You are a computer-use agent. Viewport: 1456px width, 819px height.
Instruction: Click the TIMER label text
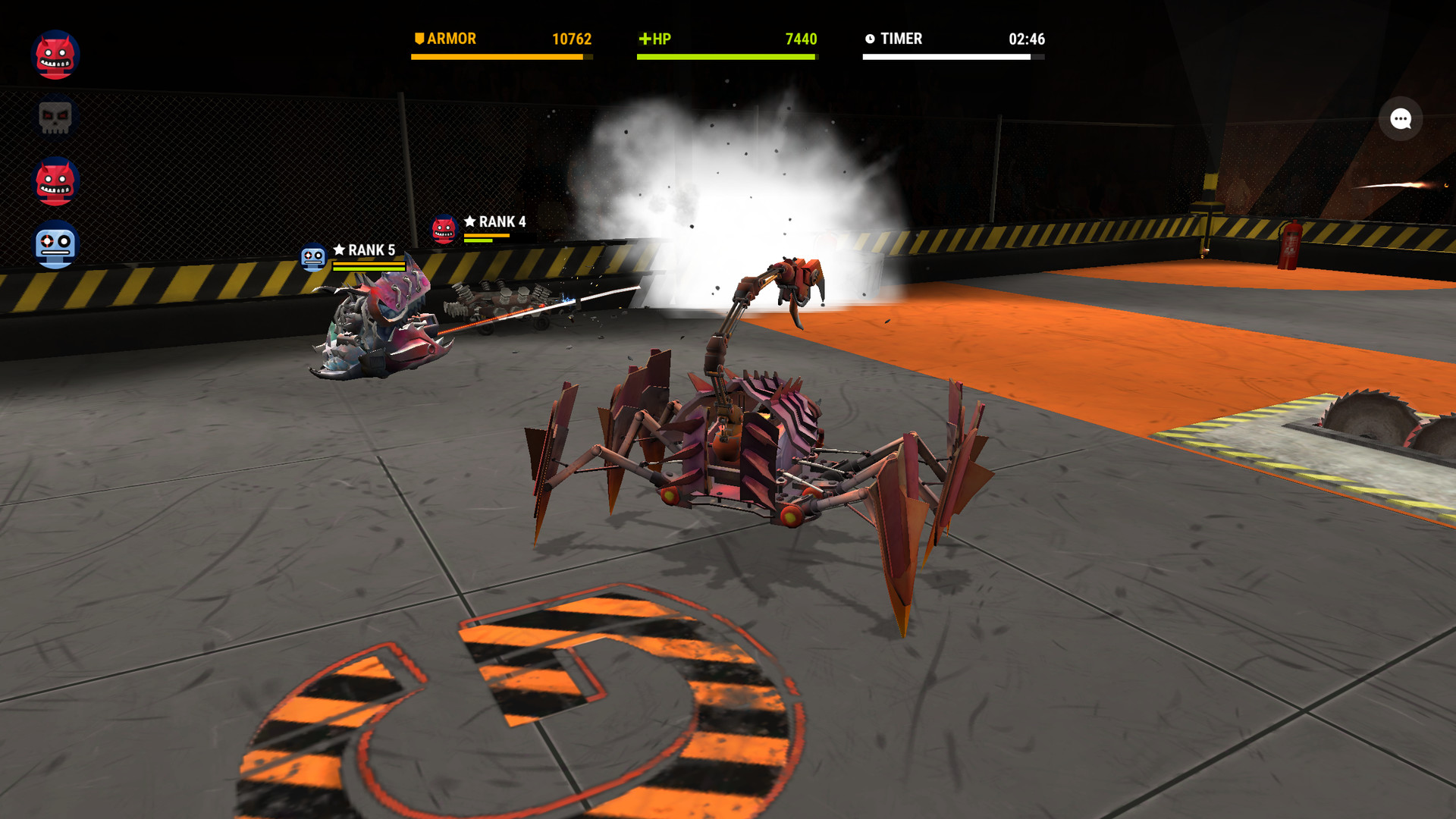902,37
